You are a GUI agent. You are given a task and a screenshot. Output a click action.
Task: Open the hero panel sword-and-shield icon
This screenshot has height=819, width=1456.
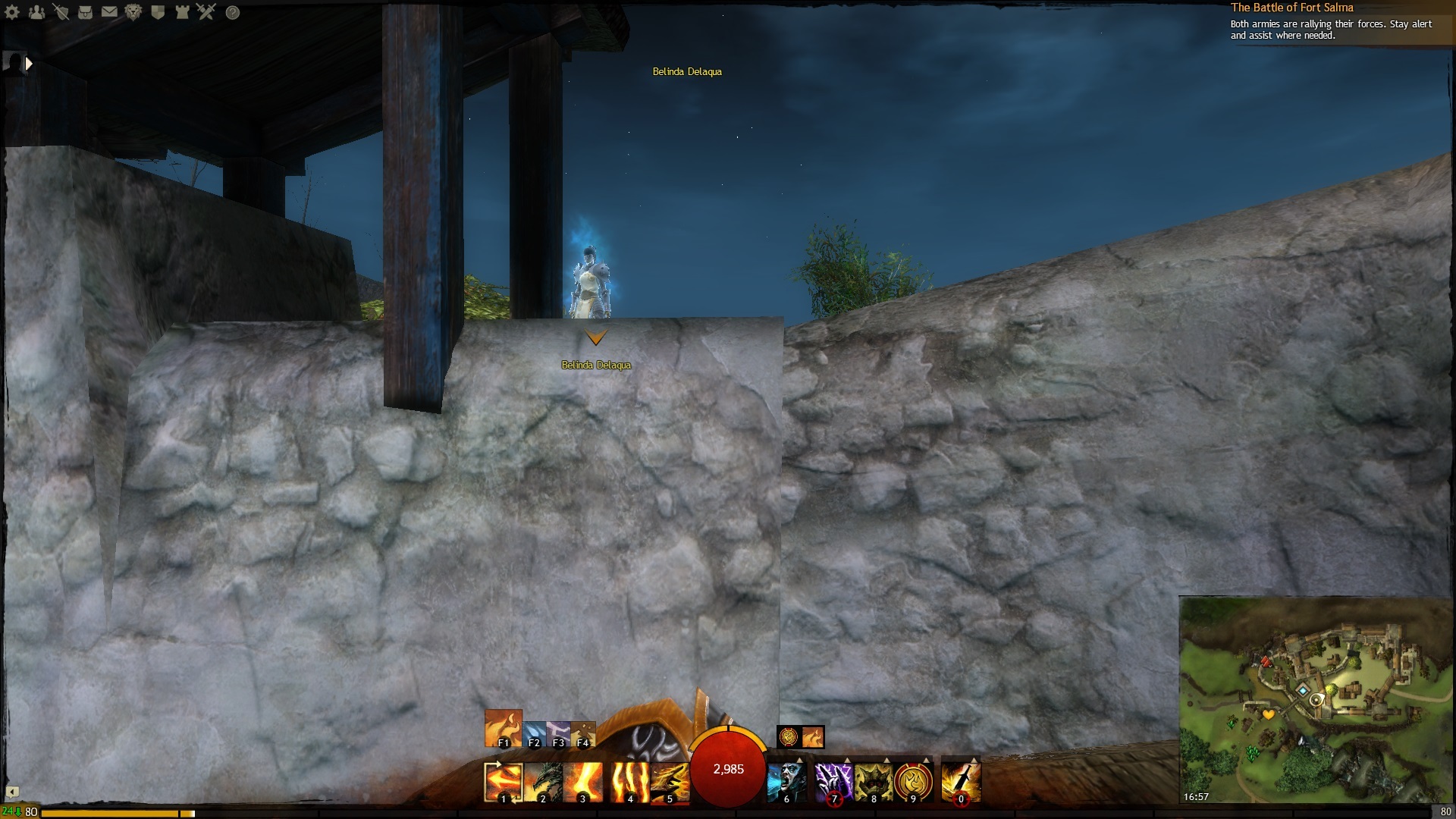click(61, 12)
